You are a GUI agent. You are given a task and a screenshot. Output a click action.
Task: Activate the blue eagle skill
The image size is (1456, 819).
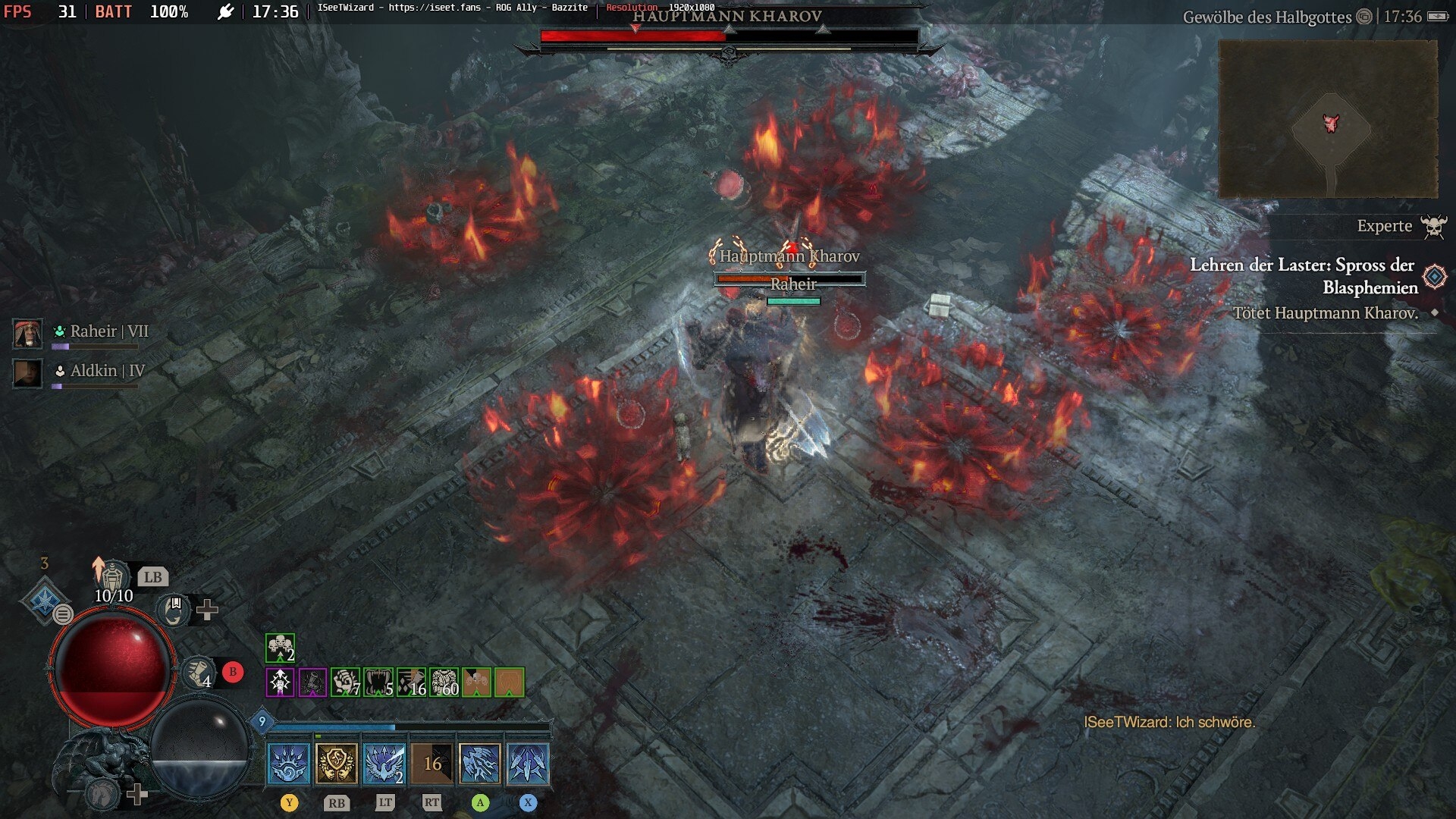(384, 763)
